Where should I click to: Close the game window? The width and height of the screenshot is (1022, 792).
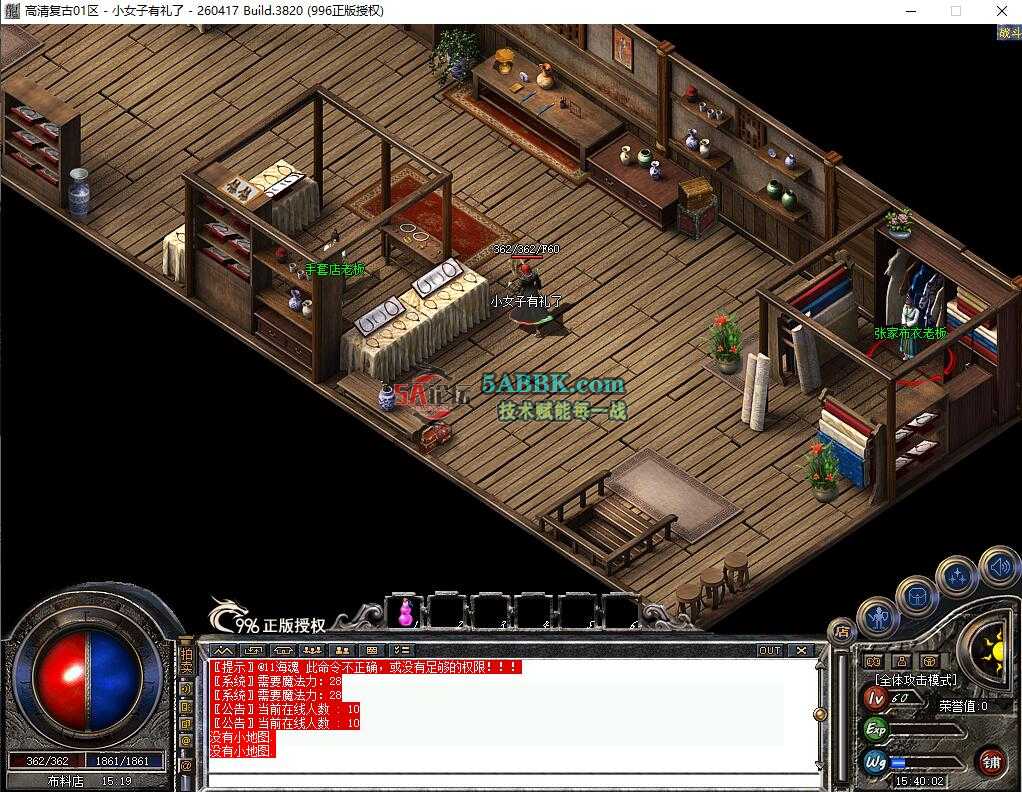1002,11
